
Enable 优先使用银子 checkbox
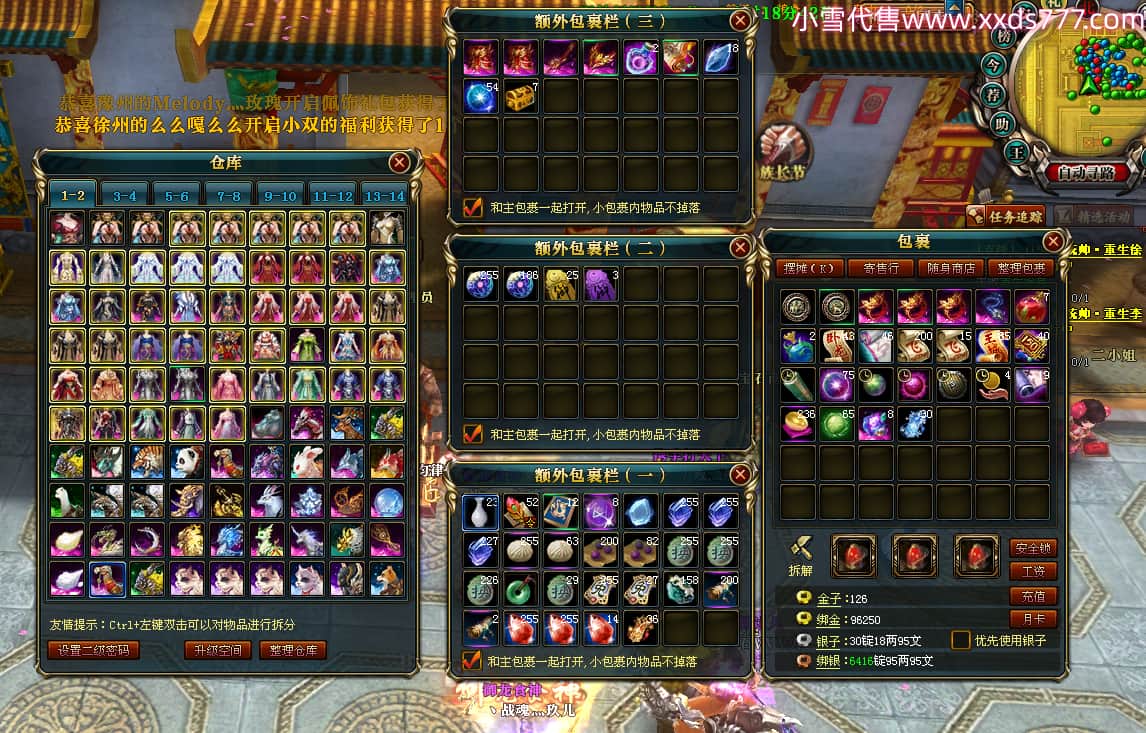[960, 640]
